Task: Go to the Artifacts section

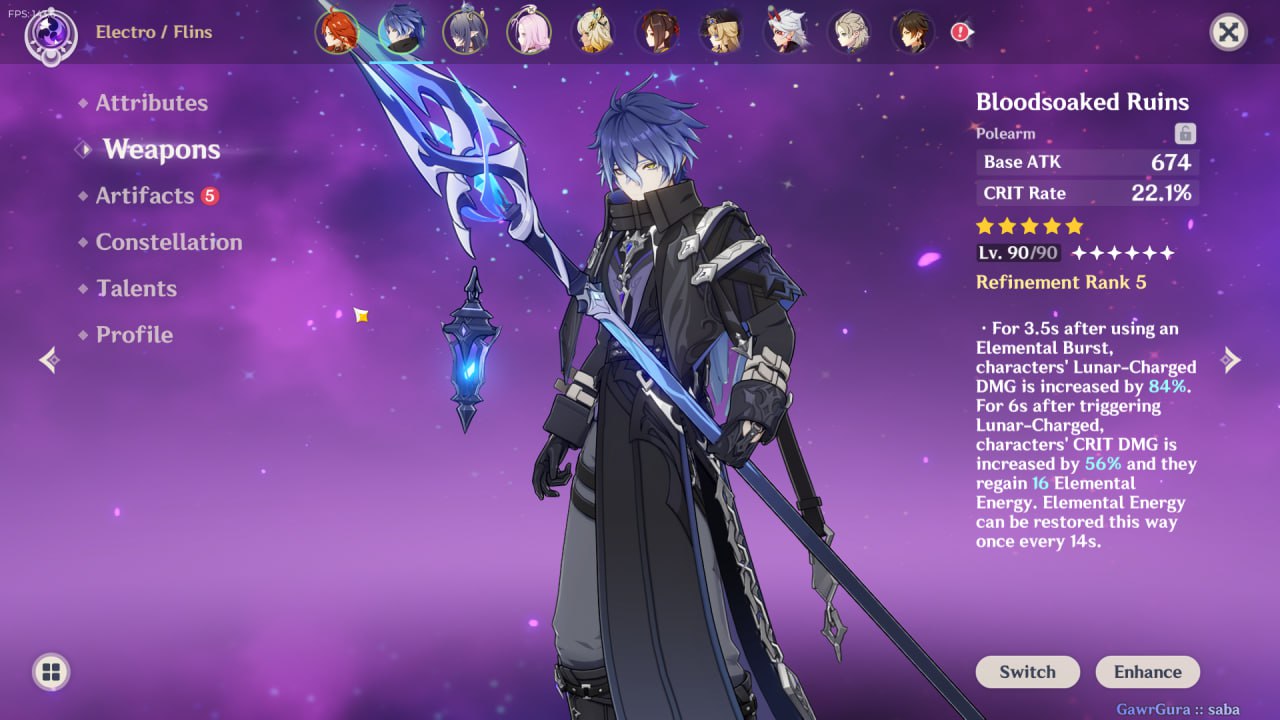Action: 145,196
